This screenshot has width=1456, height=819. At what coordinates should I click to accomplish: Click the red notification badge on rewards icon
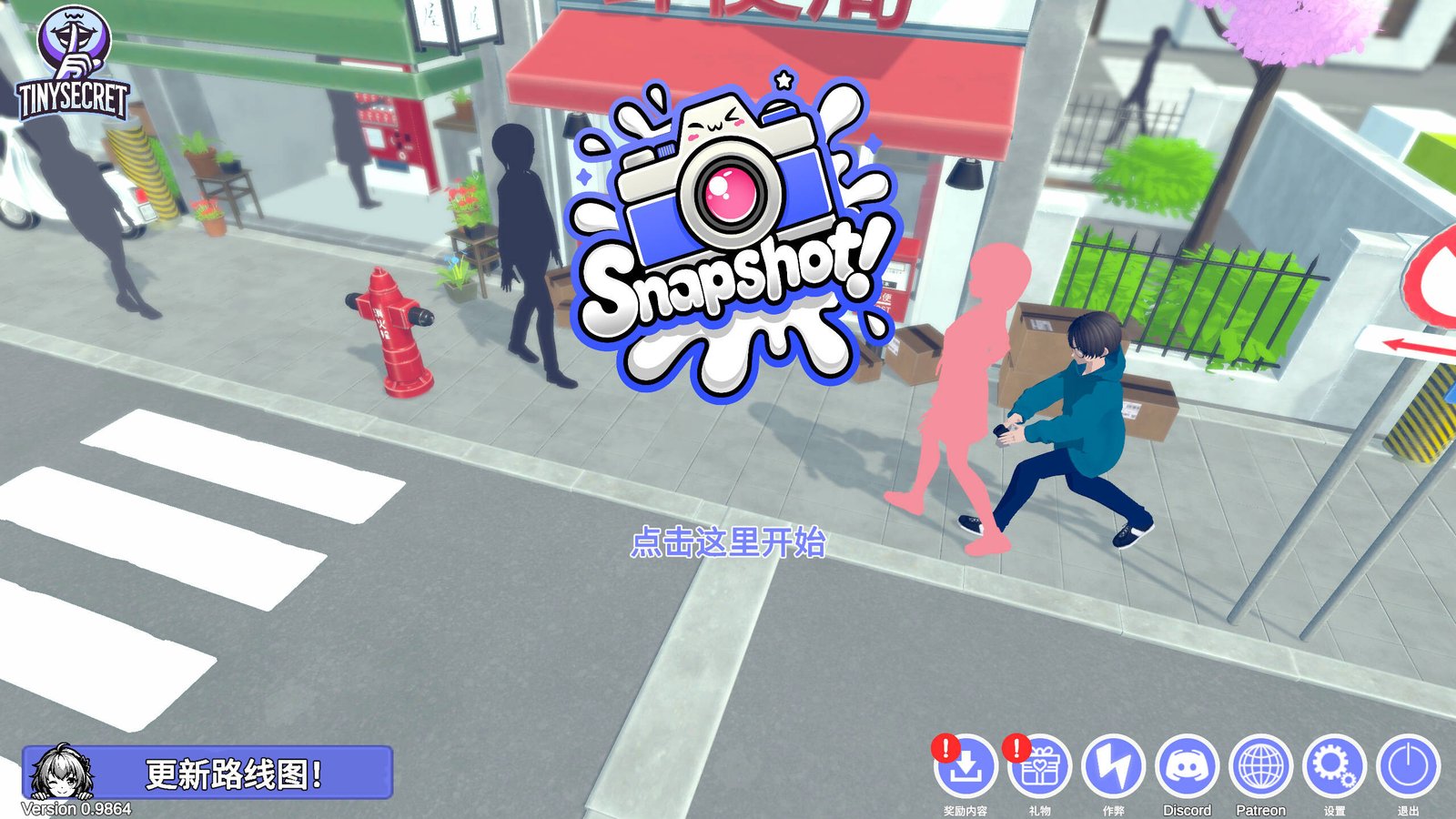[945, 748]
